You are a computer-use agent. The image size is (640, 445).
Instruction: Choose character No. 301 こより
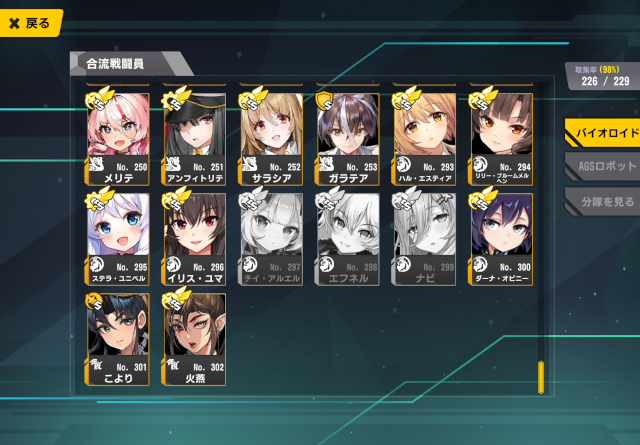click(x=118, y=337)
